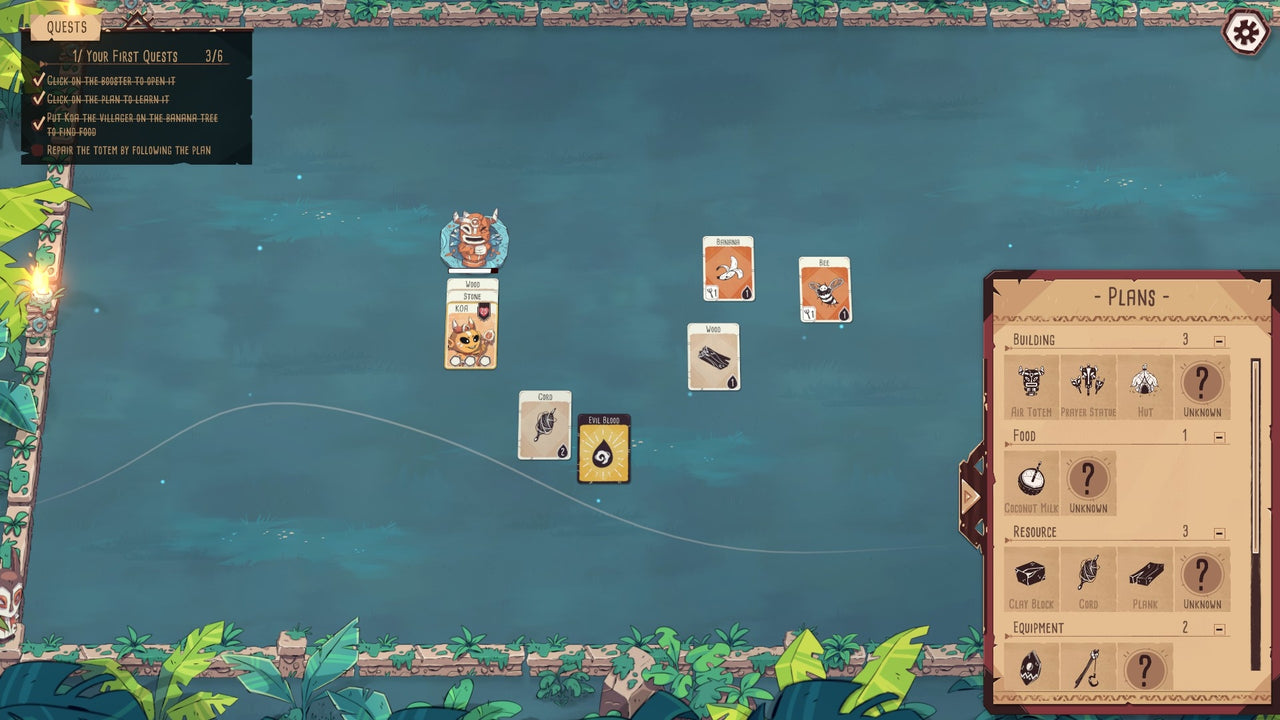Pick up the Banana card
Screen dimensions: 1280x720
727,270
